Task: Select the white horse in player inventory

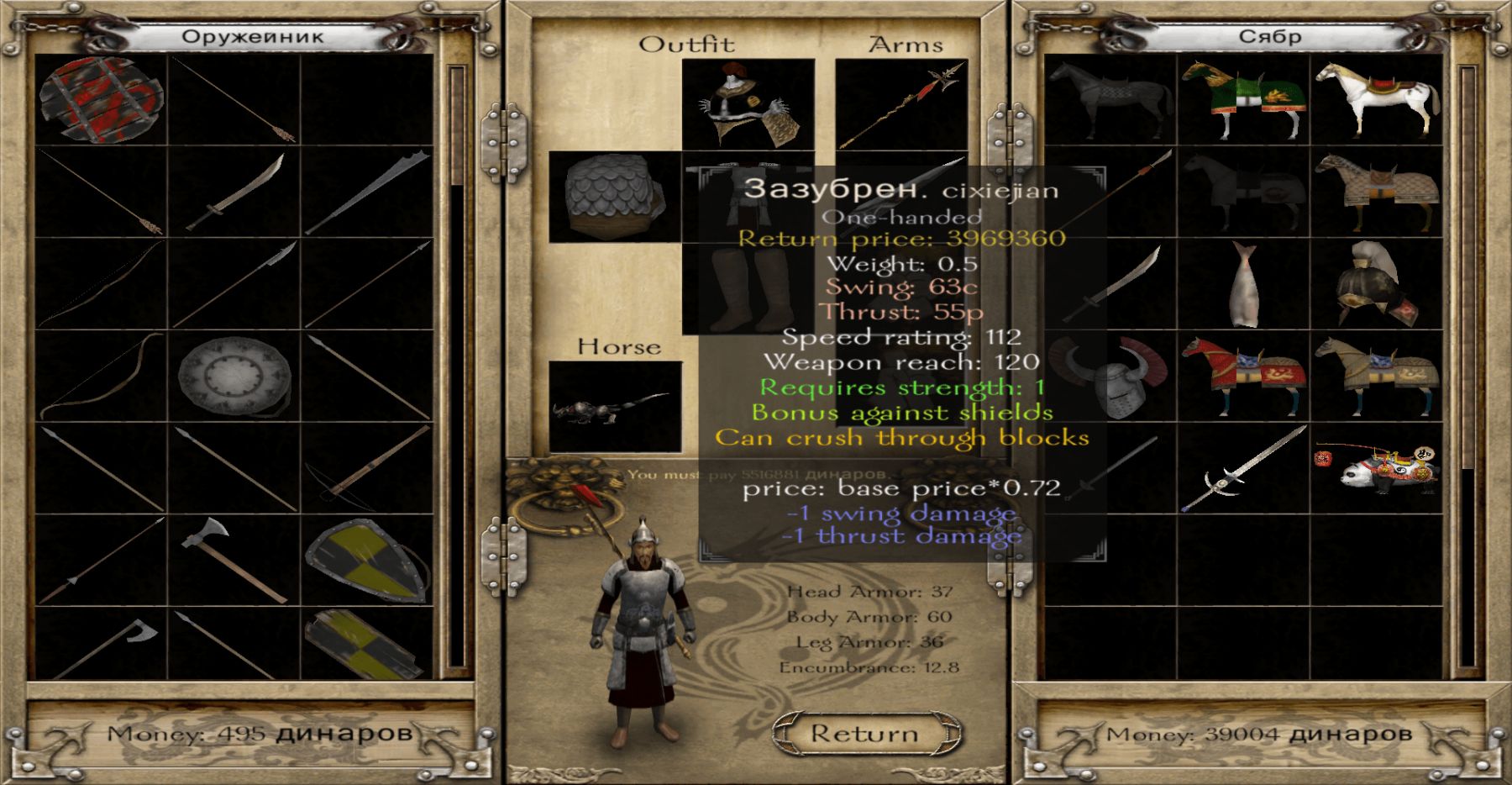Action: [x=1378, y=100]
